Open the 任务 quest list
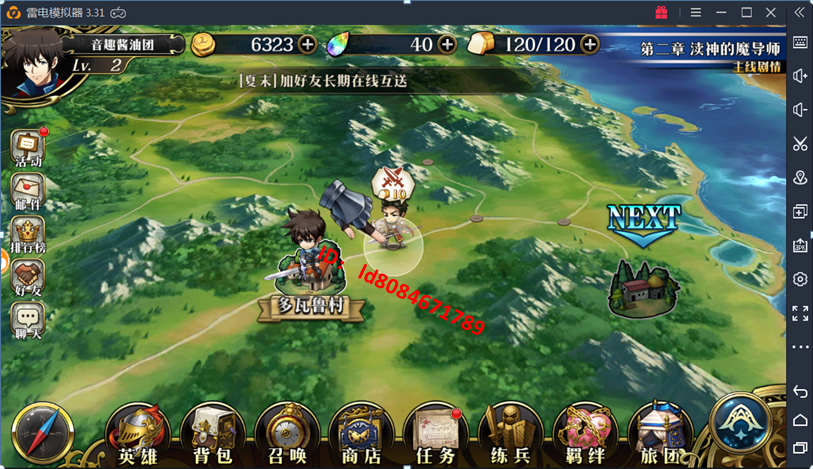The height and width of the screenshot is (469, 813). (x=436, y=434)
